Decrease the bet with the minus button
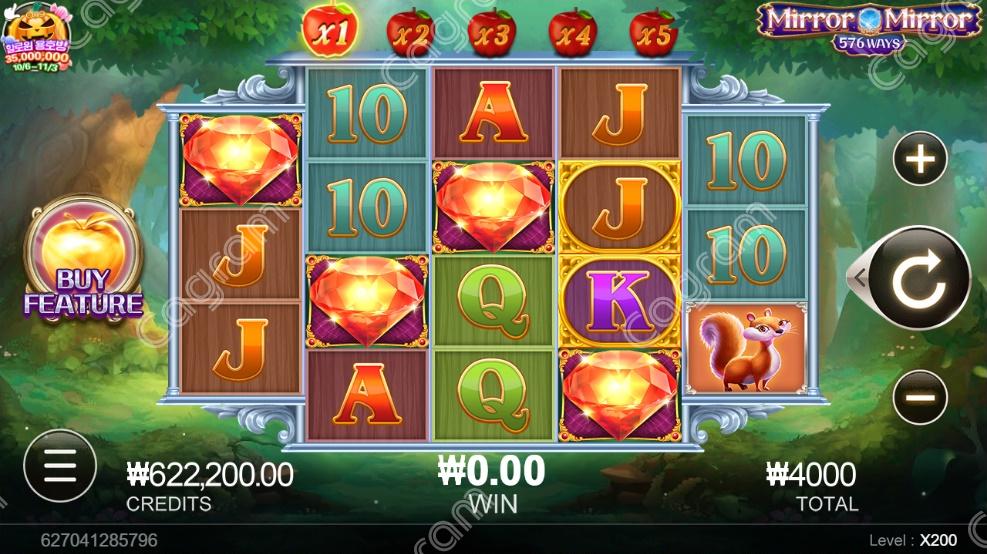Screen dimensions: 987x554 click(x=919, y=397)
